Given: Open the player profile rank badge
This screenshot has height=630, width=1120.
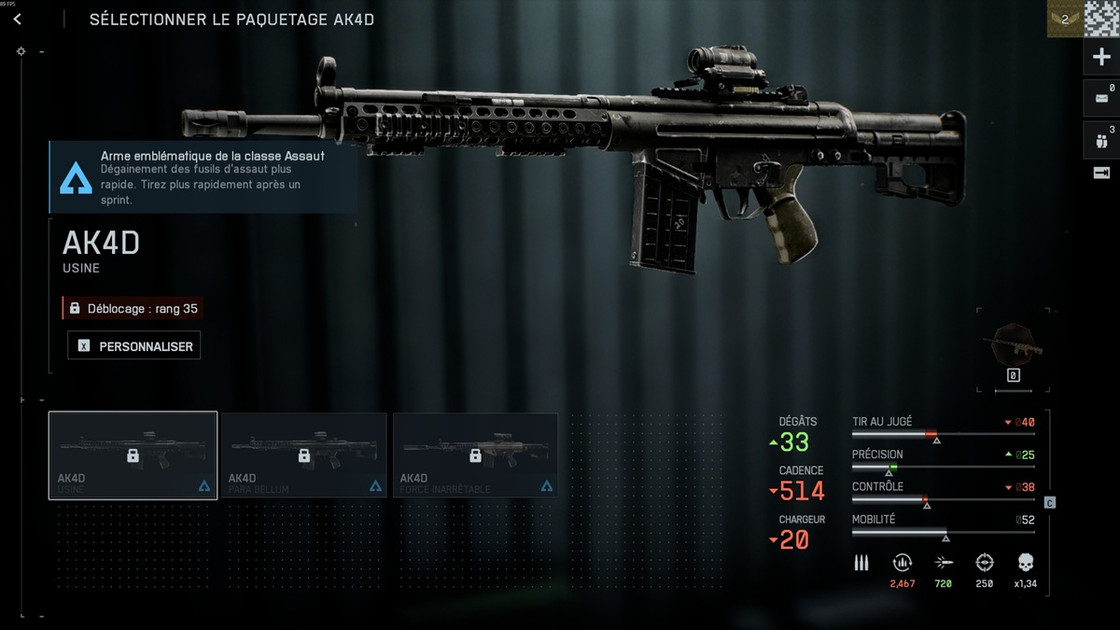Looking at the screenshot, I should pos(1064,19).
